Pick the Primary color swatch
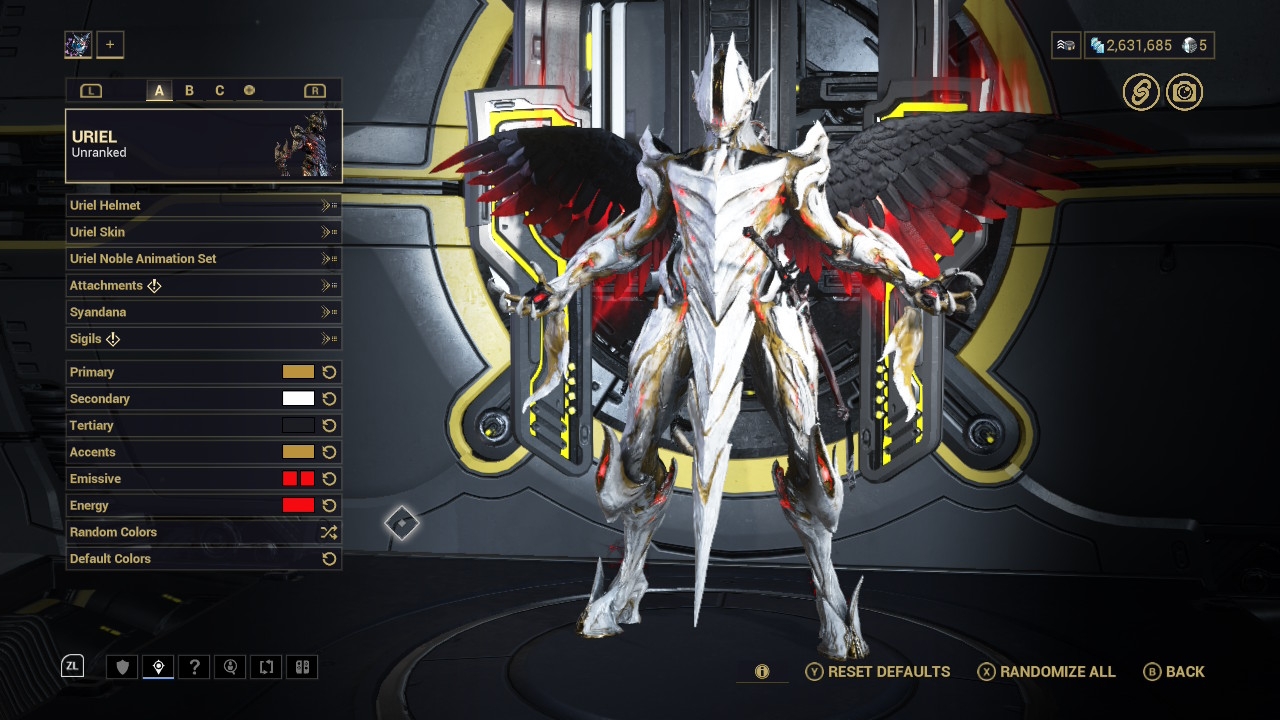1280x720 pixels. [x=298, y=372]
